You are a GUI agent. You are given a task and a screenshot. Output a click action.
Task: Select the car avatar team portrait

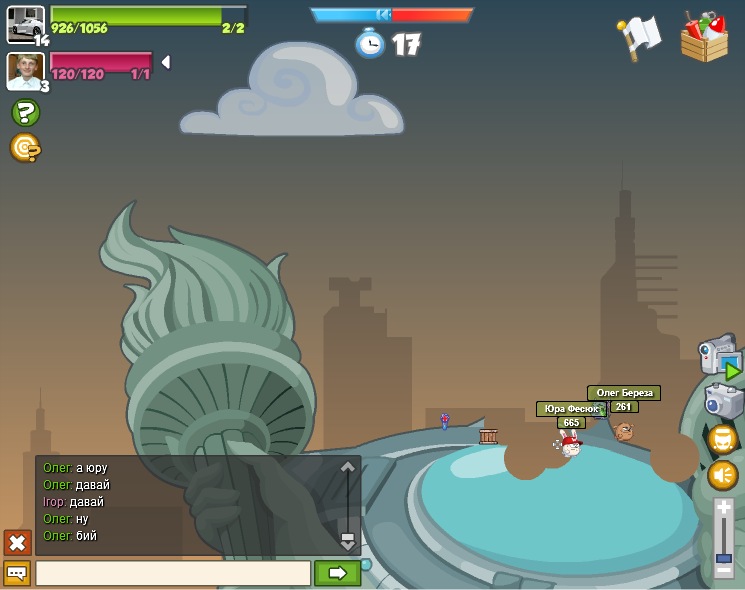(25, 24)
